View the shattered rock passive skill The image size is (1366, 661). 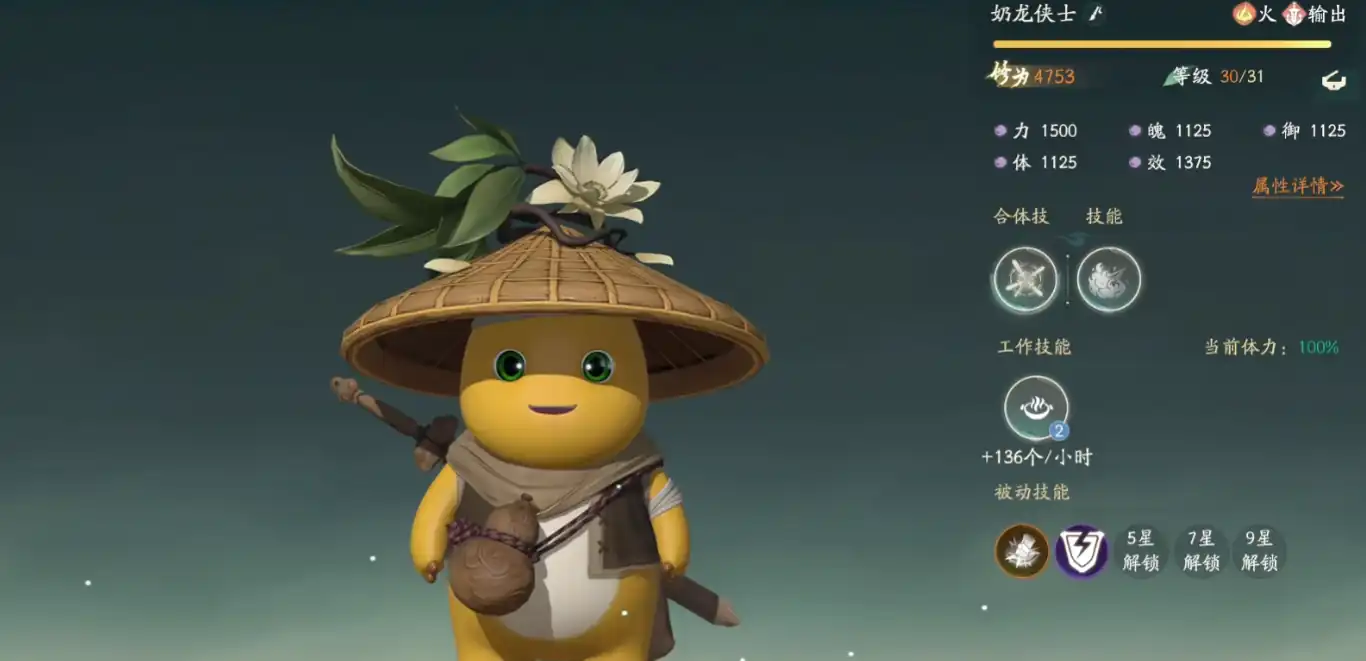tap(1022, 551)
